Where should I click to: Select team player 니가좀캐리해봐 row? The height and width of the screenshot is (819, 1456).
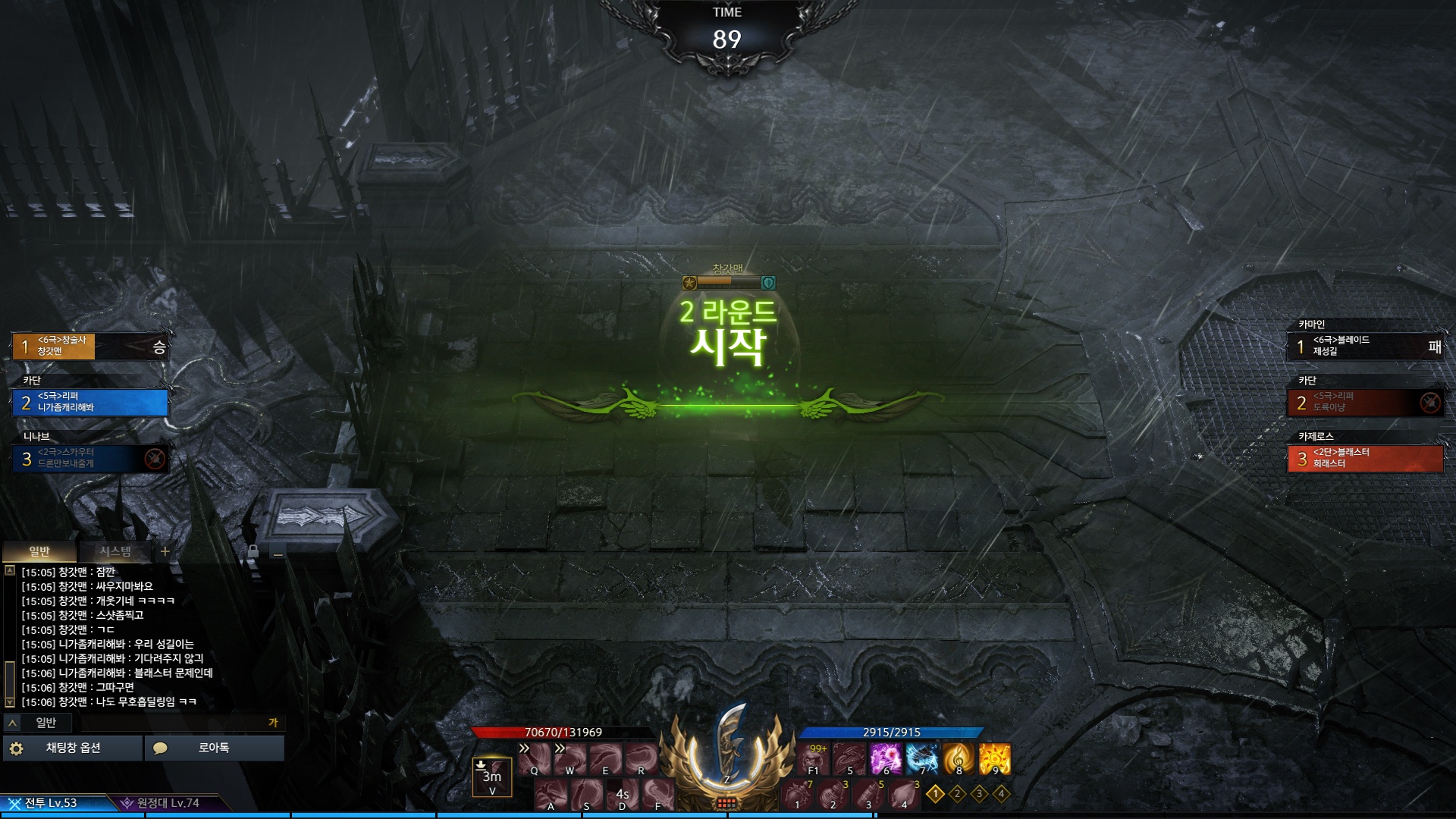point(90,402)
